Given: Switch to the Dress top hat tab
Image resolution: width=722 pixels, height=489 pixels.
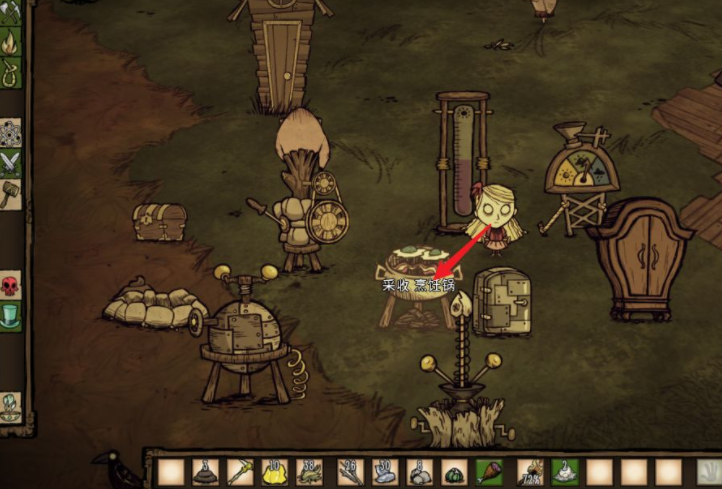Looking at the screenshot, I should pos(9,316).
